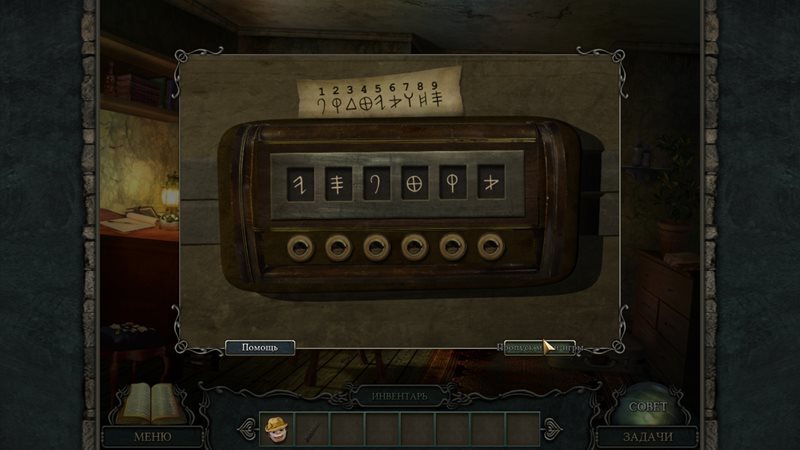Open the МЕНЮ button
This screenshot has width=800, height=450.
coord(152,436)
